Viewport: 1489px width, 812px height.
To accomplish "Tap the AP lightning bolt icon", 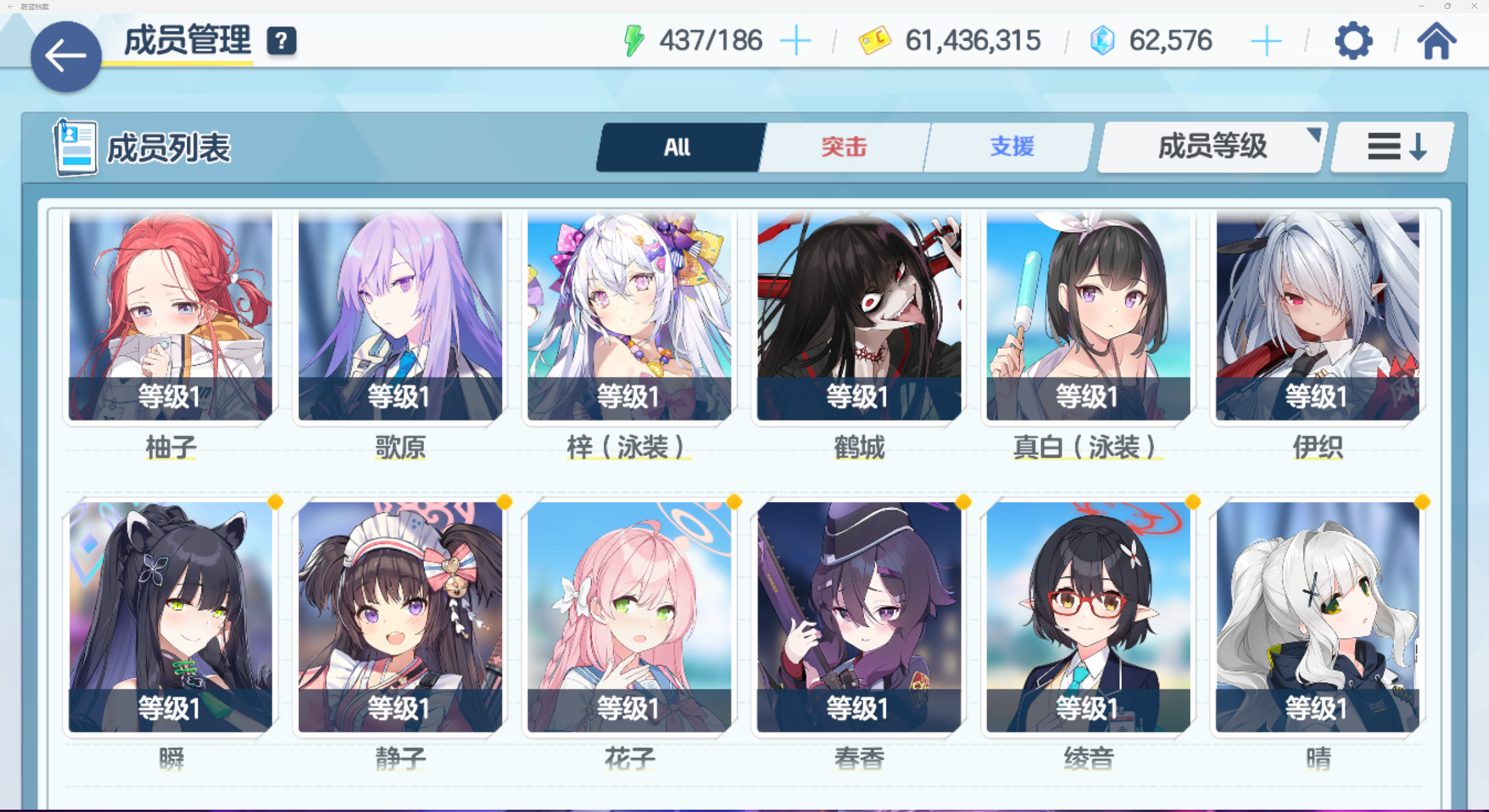I will 633,41.
